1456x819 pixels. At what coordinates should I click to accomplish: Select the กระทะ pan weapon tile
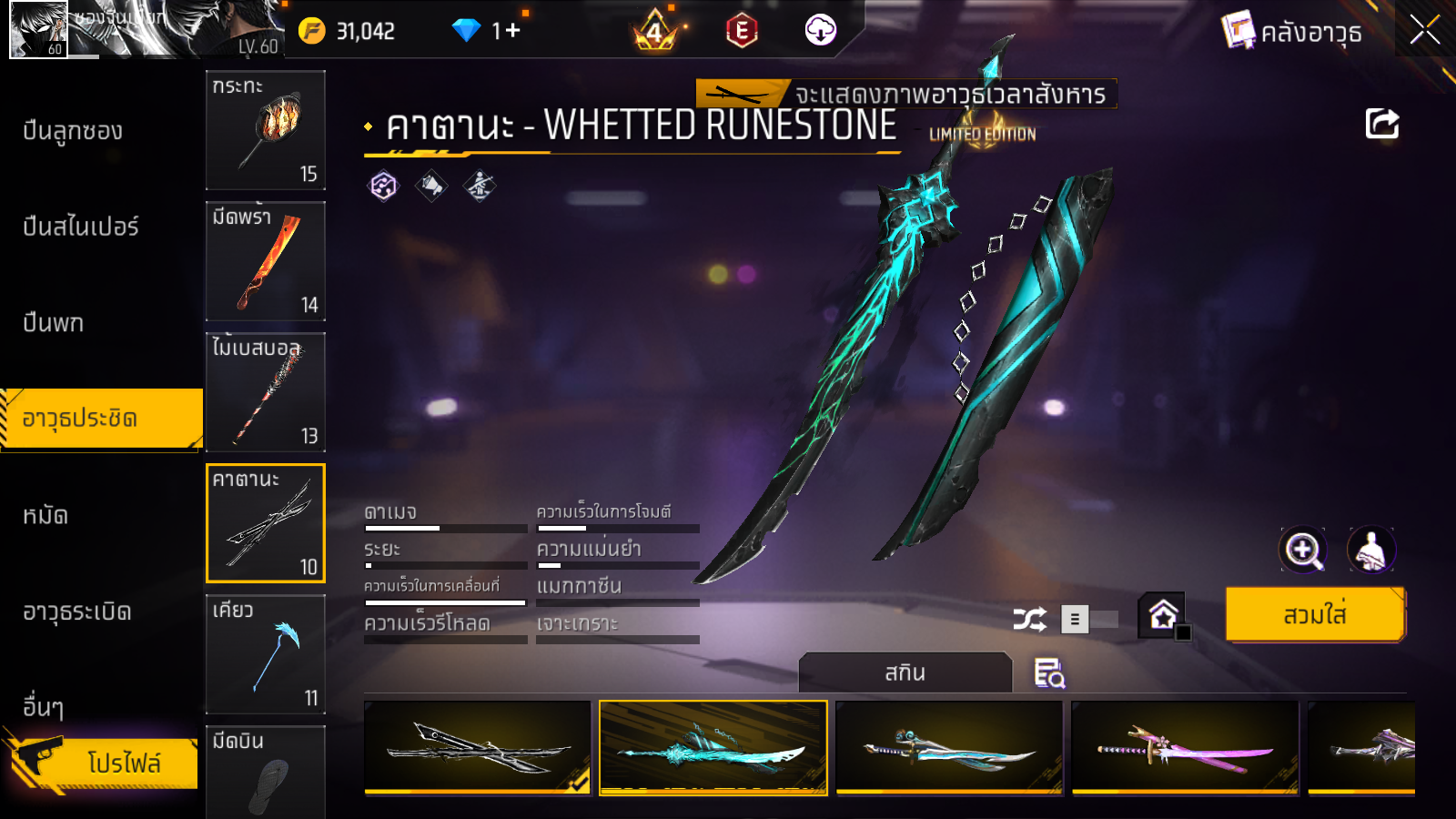pyautogui.click(x=266, y=130)
